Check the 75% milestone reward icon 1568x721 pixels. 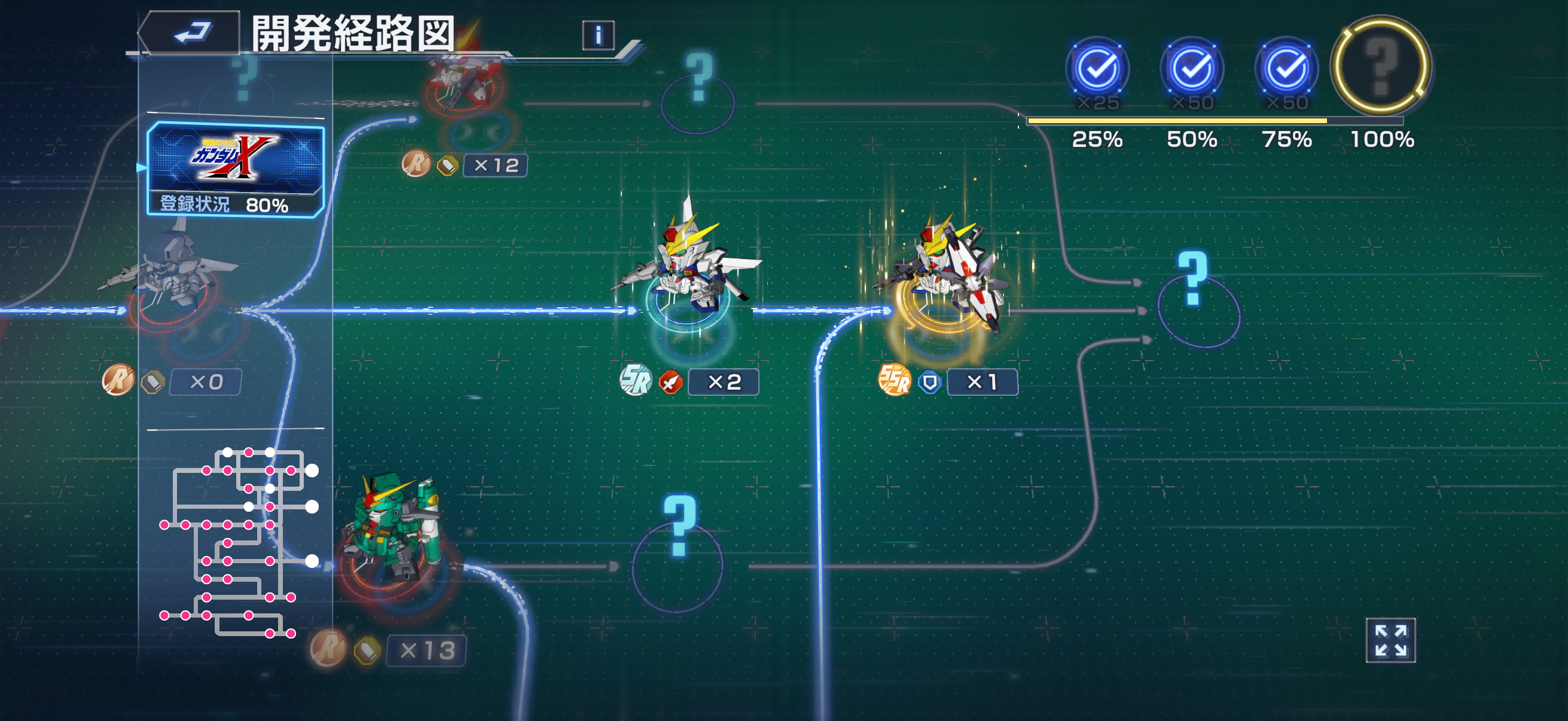pos(1286,69)
